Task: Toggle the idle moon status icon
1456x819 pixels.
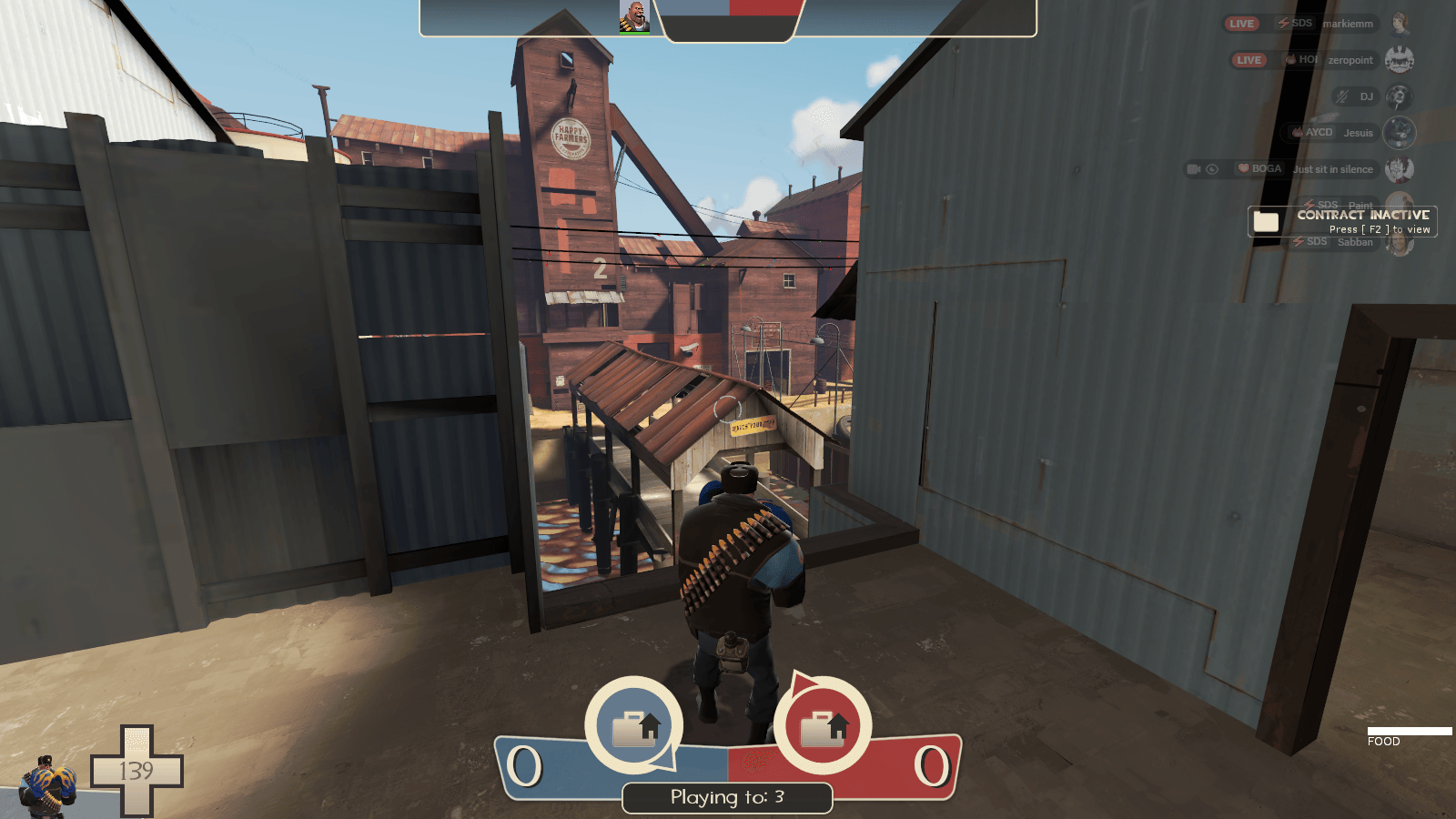Action: (x=1211, y=169)
